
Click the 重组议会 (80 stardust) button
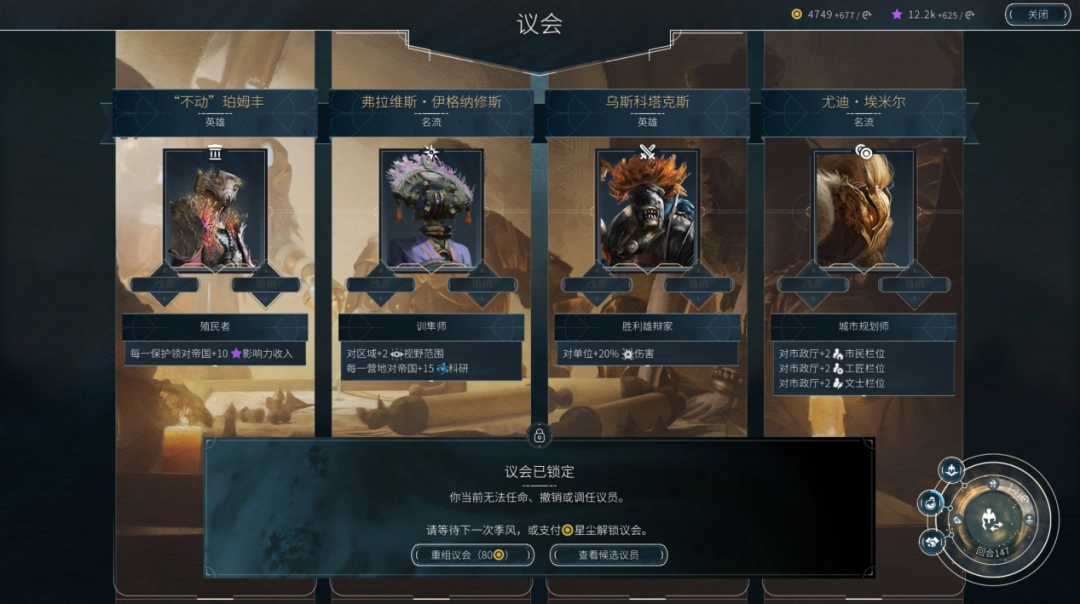pos(472,555)
